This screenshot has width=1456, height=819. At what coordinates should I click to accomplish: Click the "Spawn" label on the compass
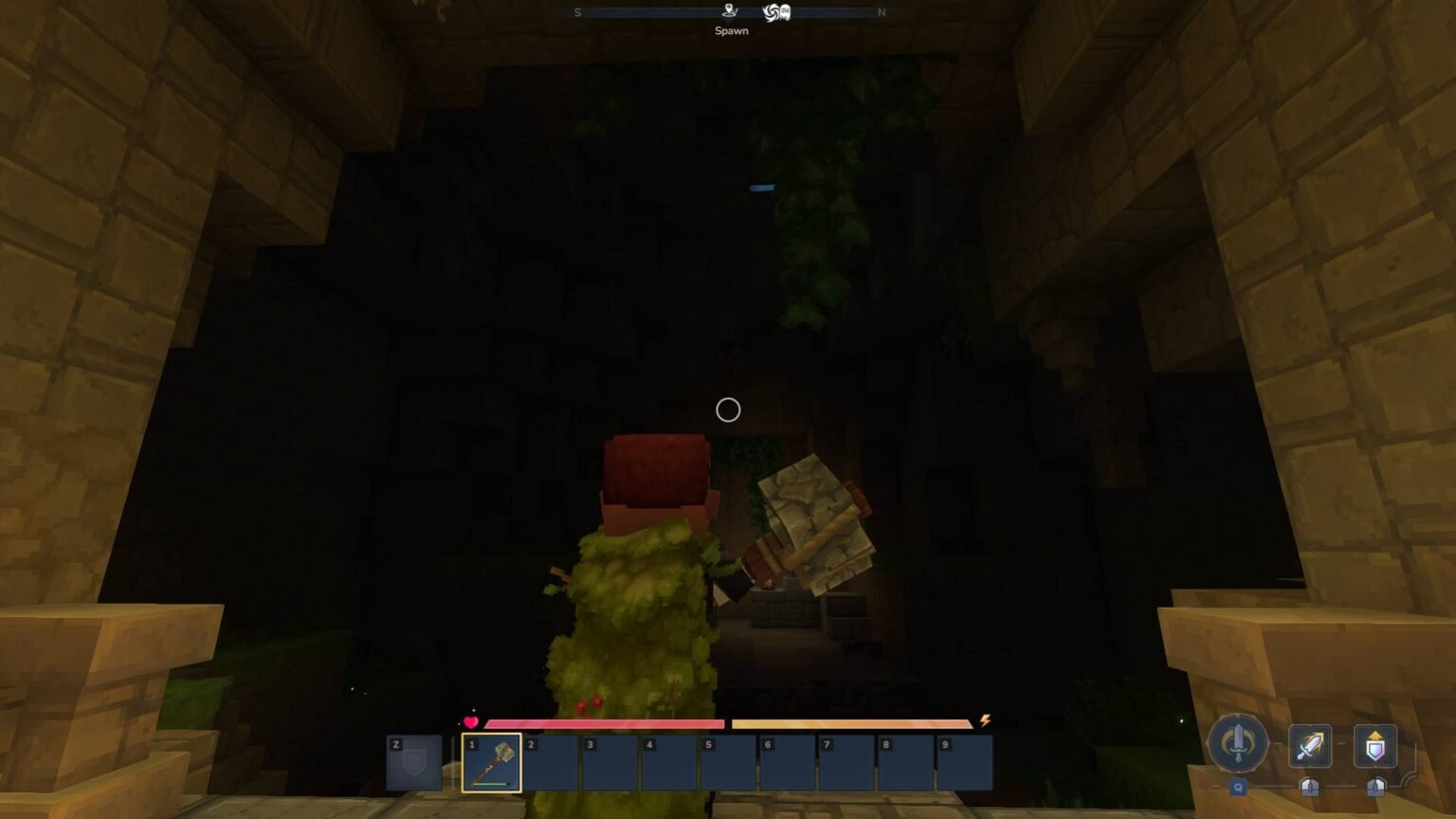click(x=732, y=30)
